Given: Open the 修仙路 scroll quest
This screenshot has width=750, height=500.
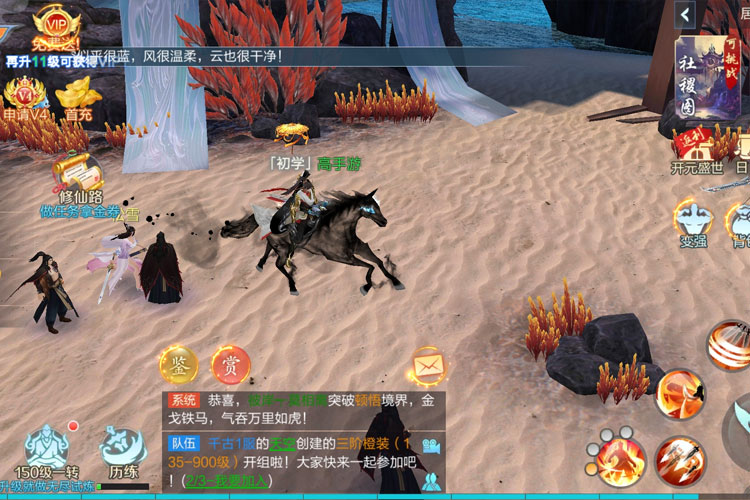Looking at the screenshot, I should (x=79, y=177).
